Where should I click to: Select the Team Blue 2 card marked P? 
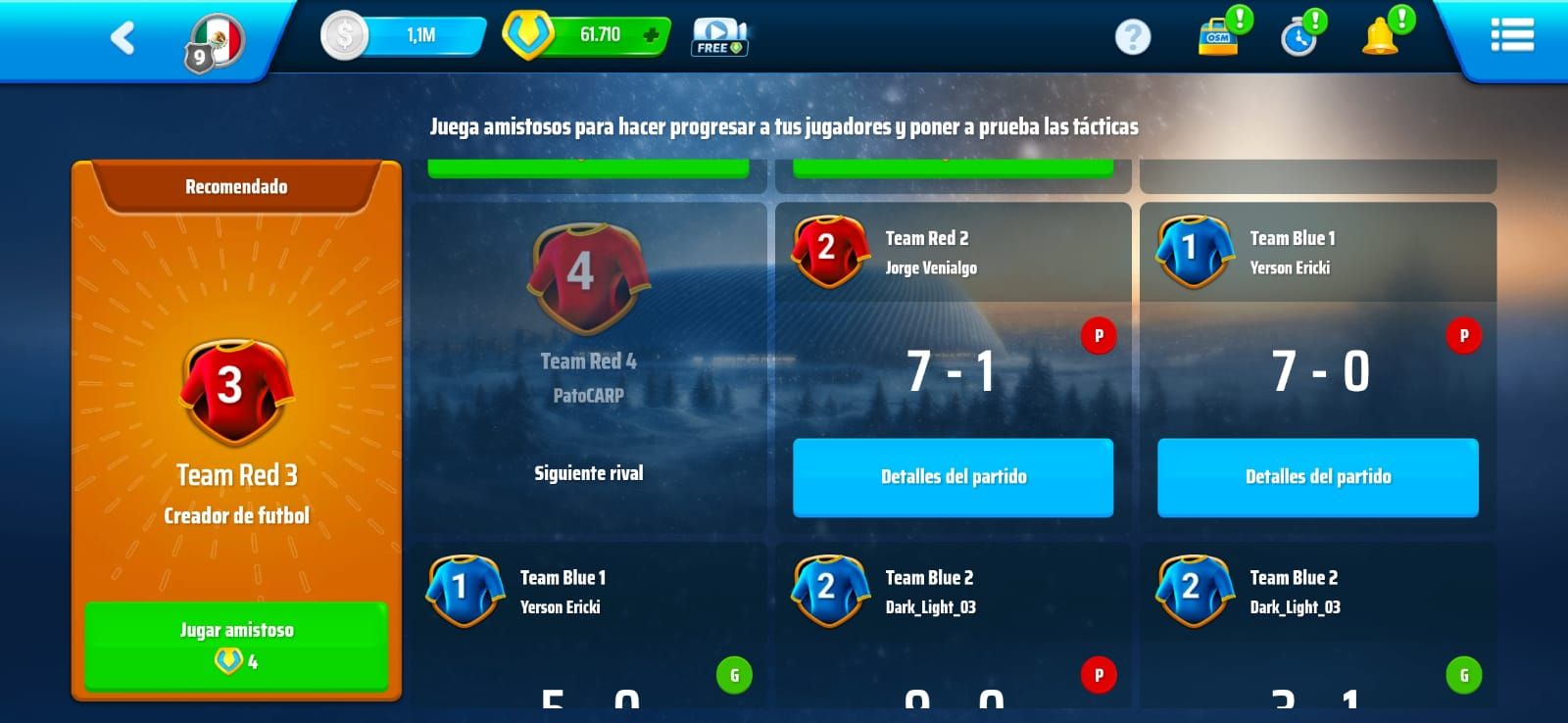953,627
